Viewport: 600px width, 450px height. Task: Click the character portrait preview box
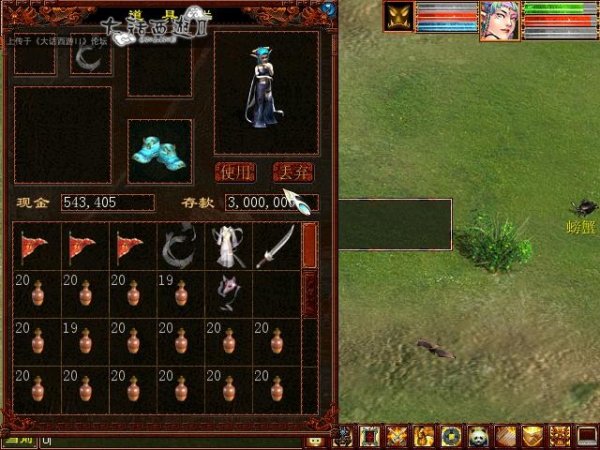tap(266, 91)
